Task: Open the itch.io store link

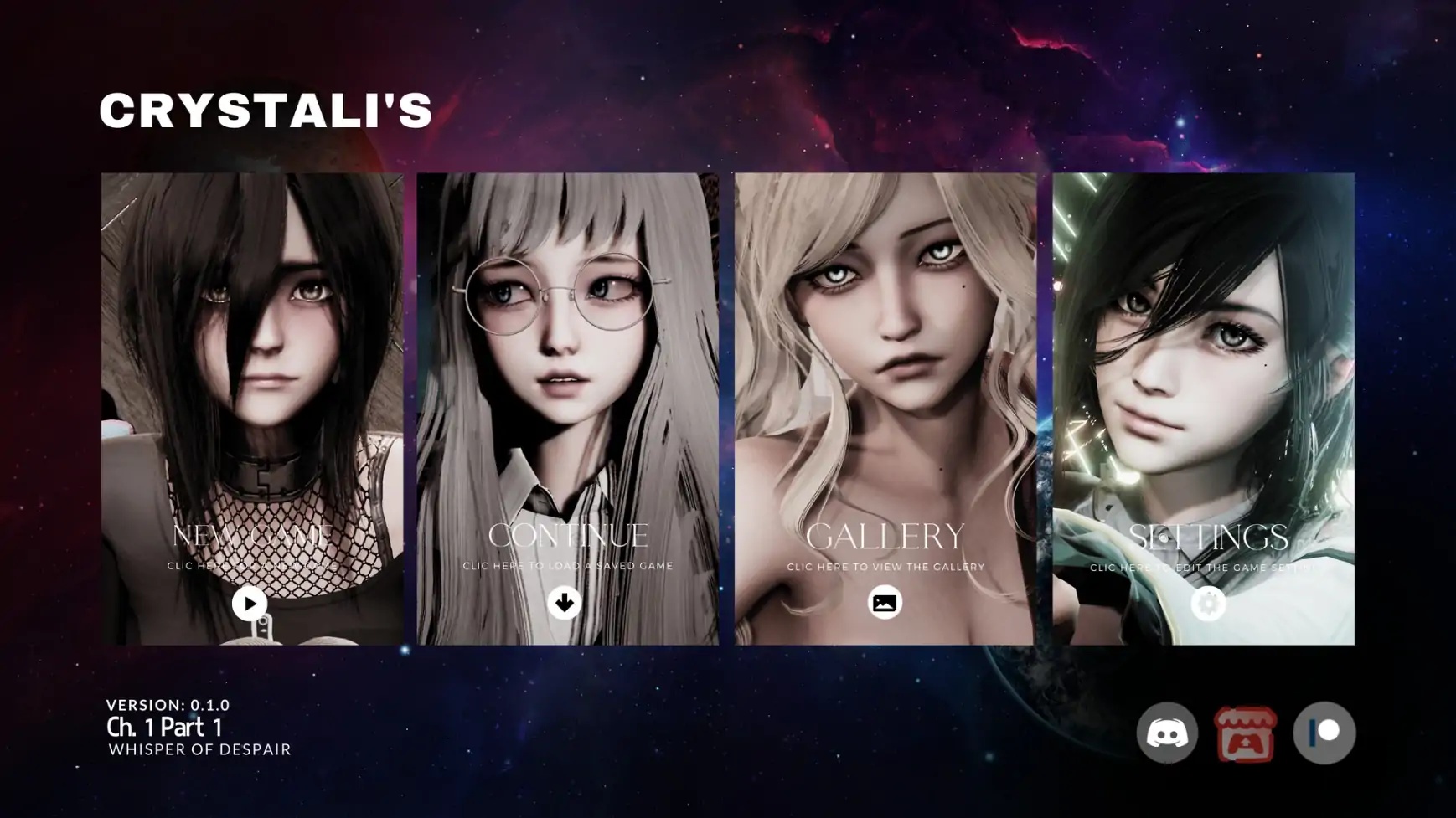Action: coord(1245,734)
